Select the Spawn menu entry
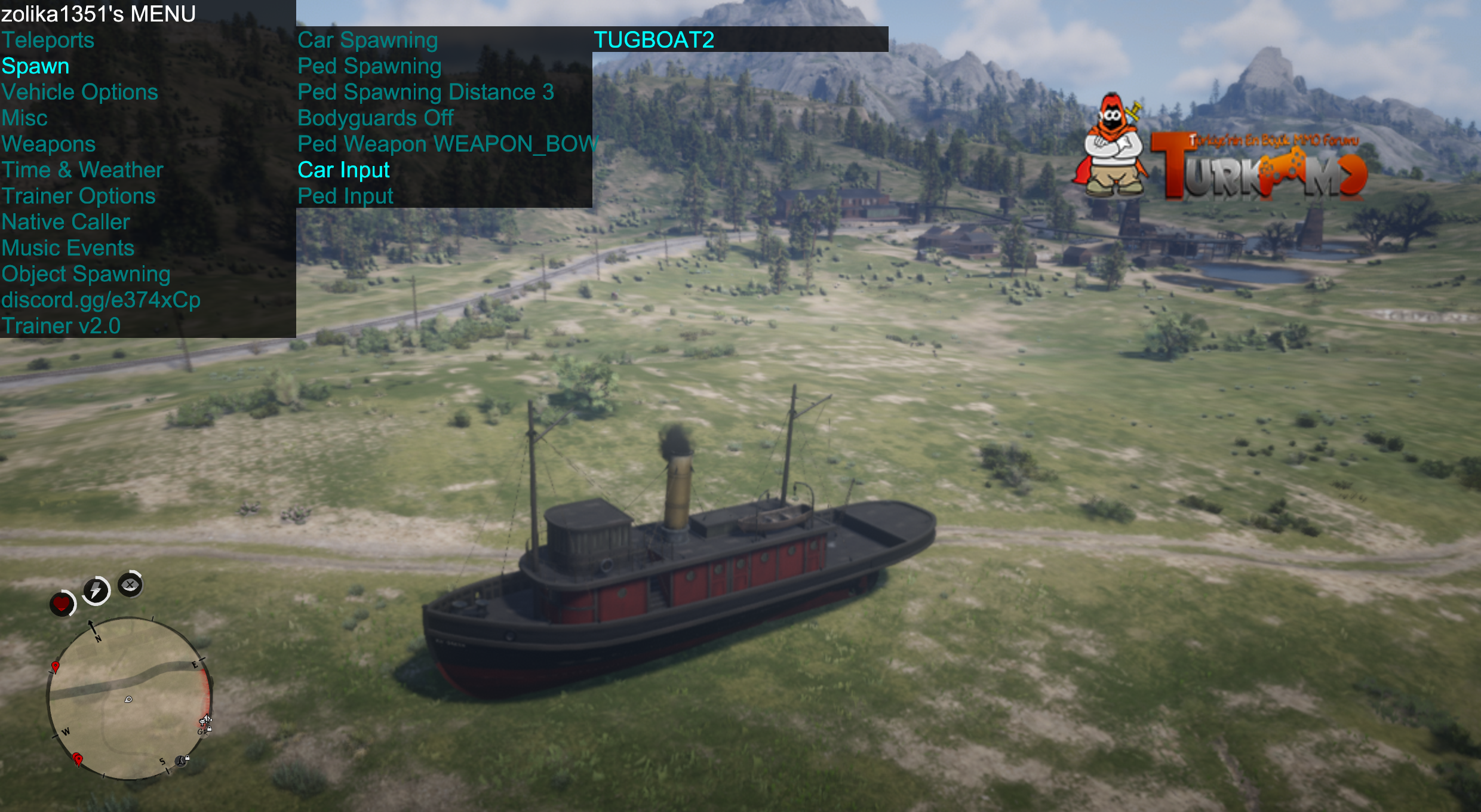The height and width of the screenshot is (812, 1481). click(x=35, y=66)
